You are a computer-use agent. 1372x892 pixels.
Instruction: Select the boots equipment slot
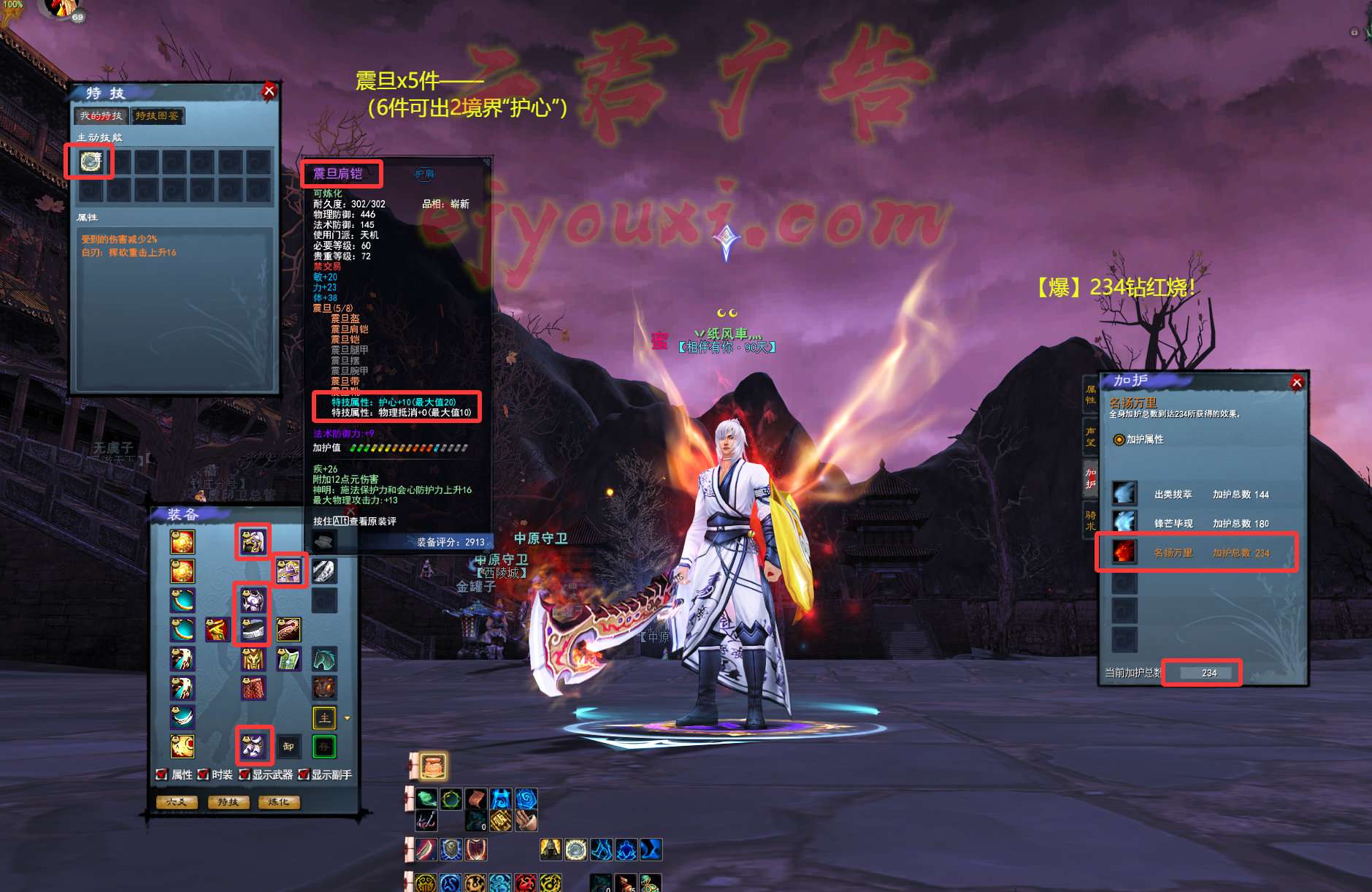(254, 745)
